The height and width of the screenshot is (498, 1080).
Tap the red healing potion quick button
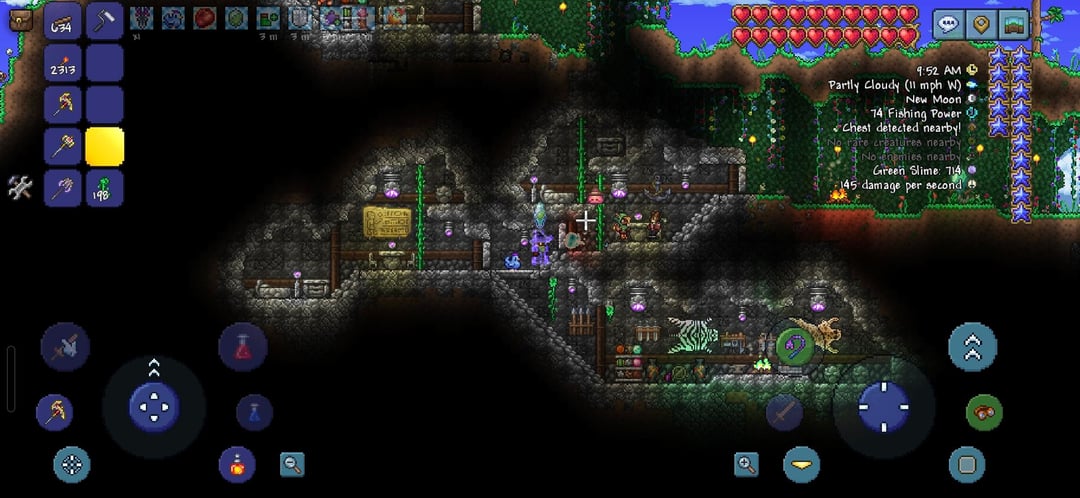coord(242,347)
